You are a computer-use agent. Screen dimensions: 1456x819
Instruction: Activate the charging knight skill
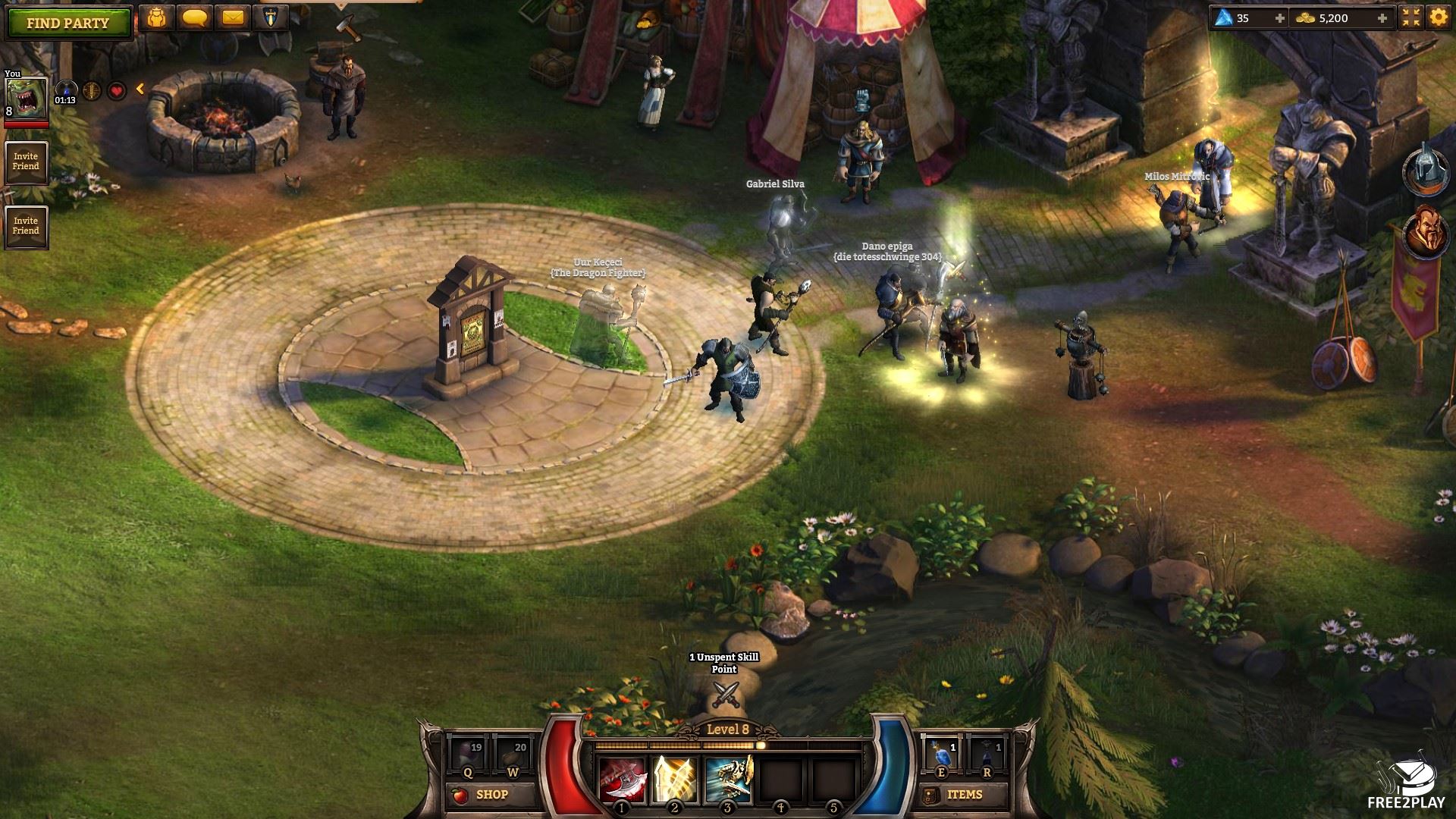click(728, 780)
